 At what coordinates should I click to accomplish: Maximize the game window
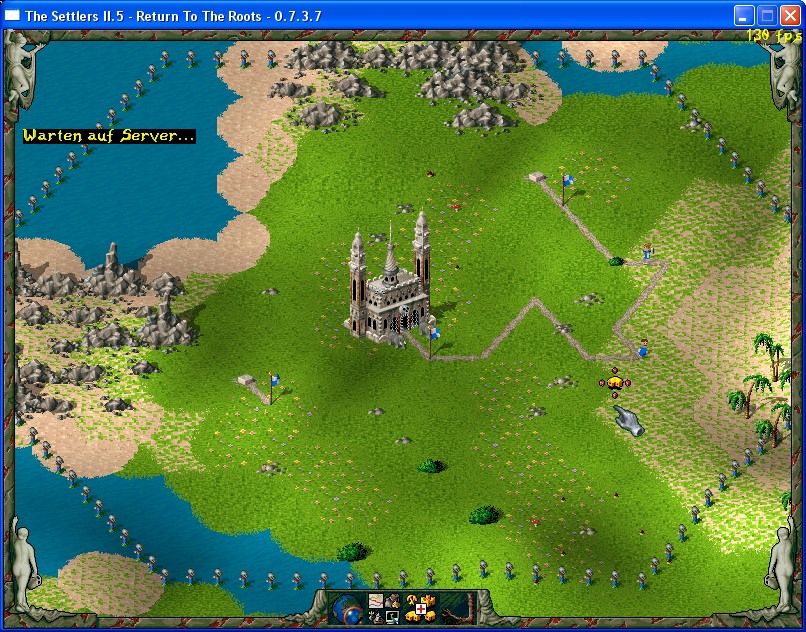pos(766,15)
